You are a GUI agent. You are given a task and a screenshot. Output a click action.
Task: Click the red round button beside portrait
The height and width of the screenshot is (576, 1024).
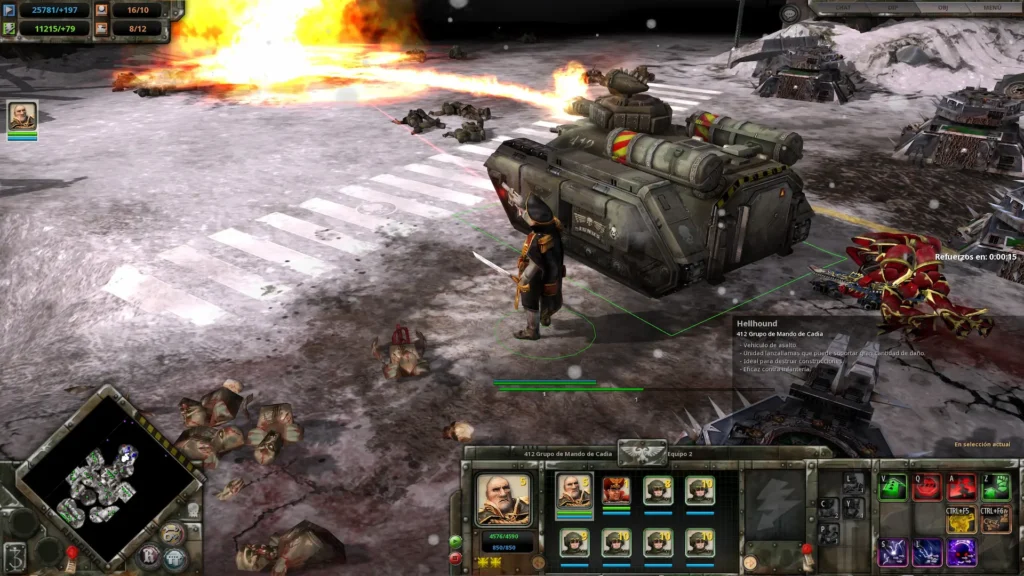456,558
